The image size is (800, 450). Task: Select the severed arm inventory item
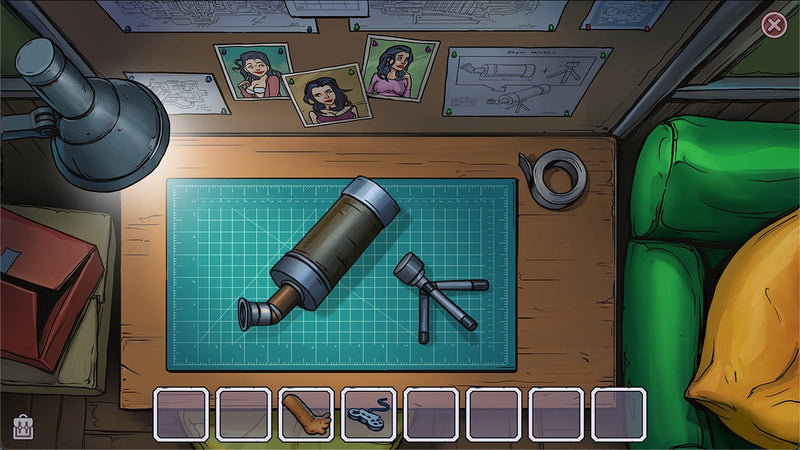(x=305, y=414)
